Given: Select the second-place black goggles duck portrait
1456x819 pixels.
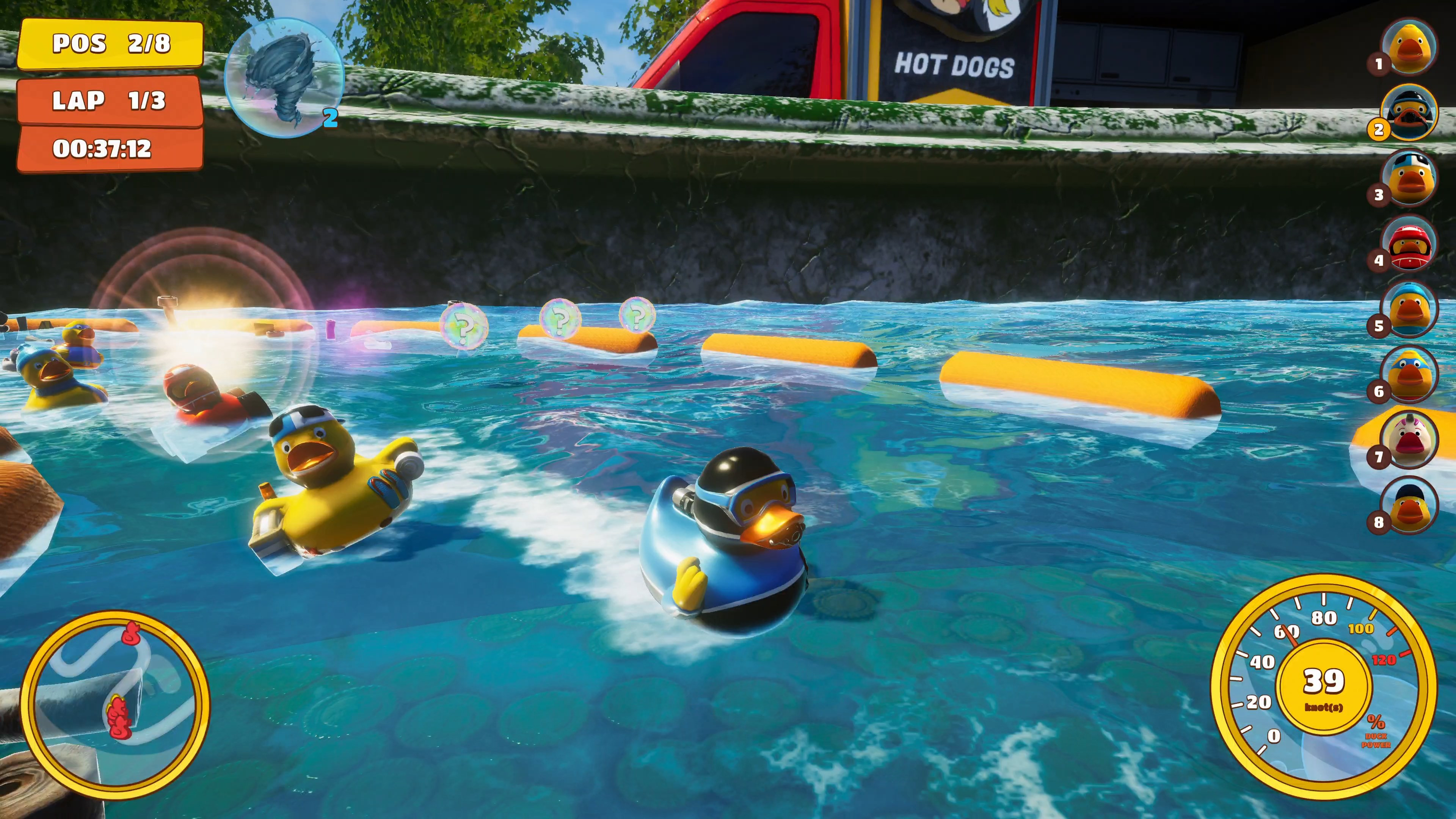Looking at the screenshot, I should [1408, 113].
